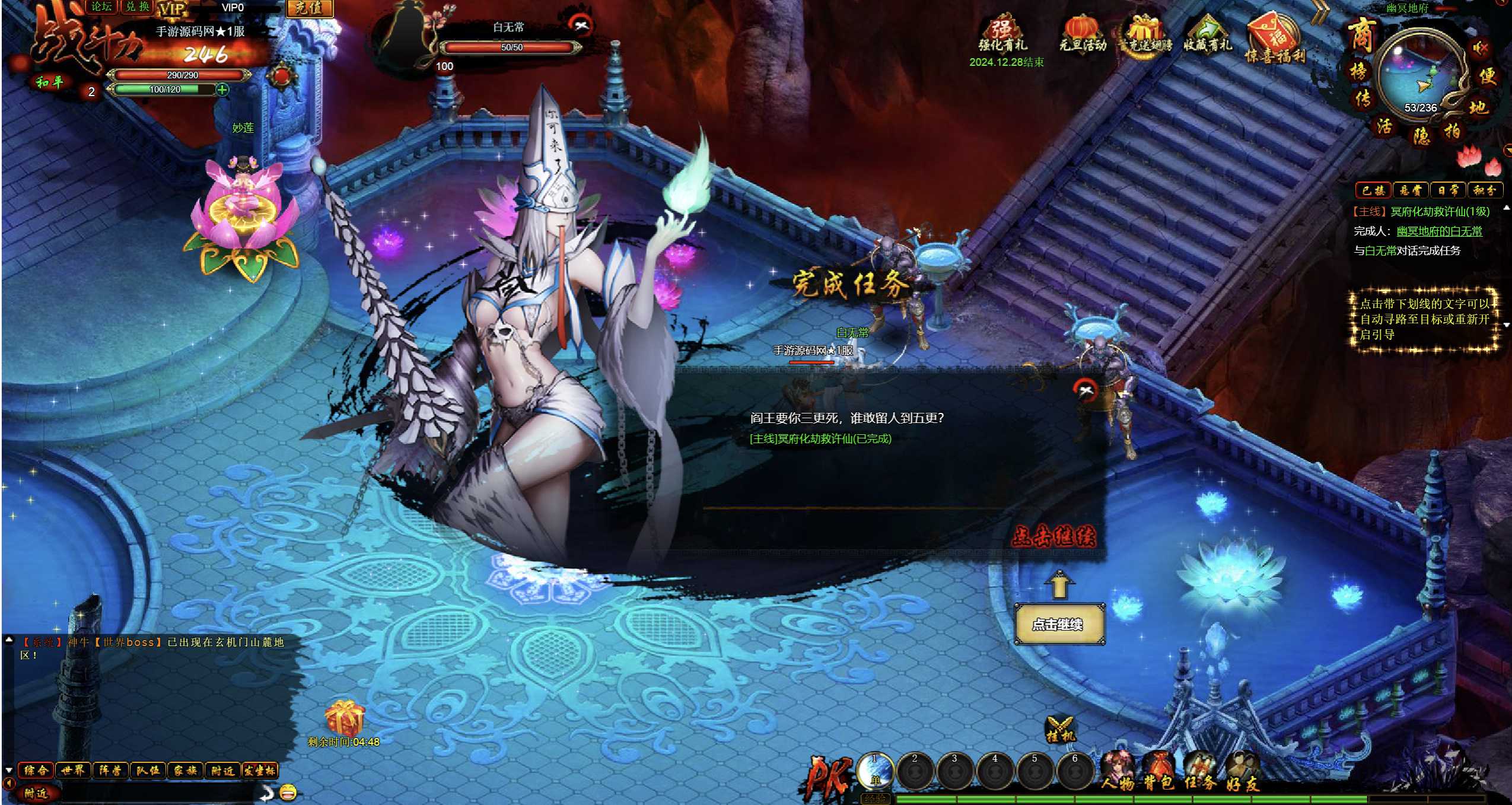Switch to the 队伍 team chat tab
This screenshot has height=805, width=1512.
[148, 770]
